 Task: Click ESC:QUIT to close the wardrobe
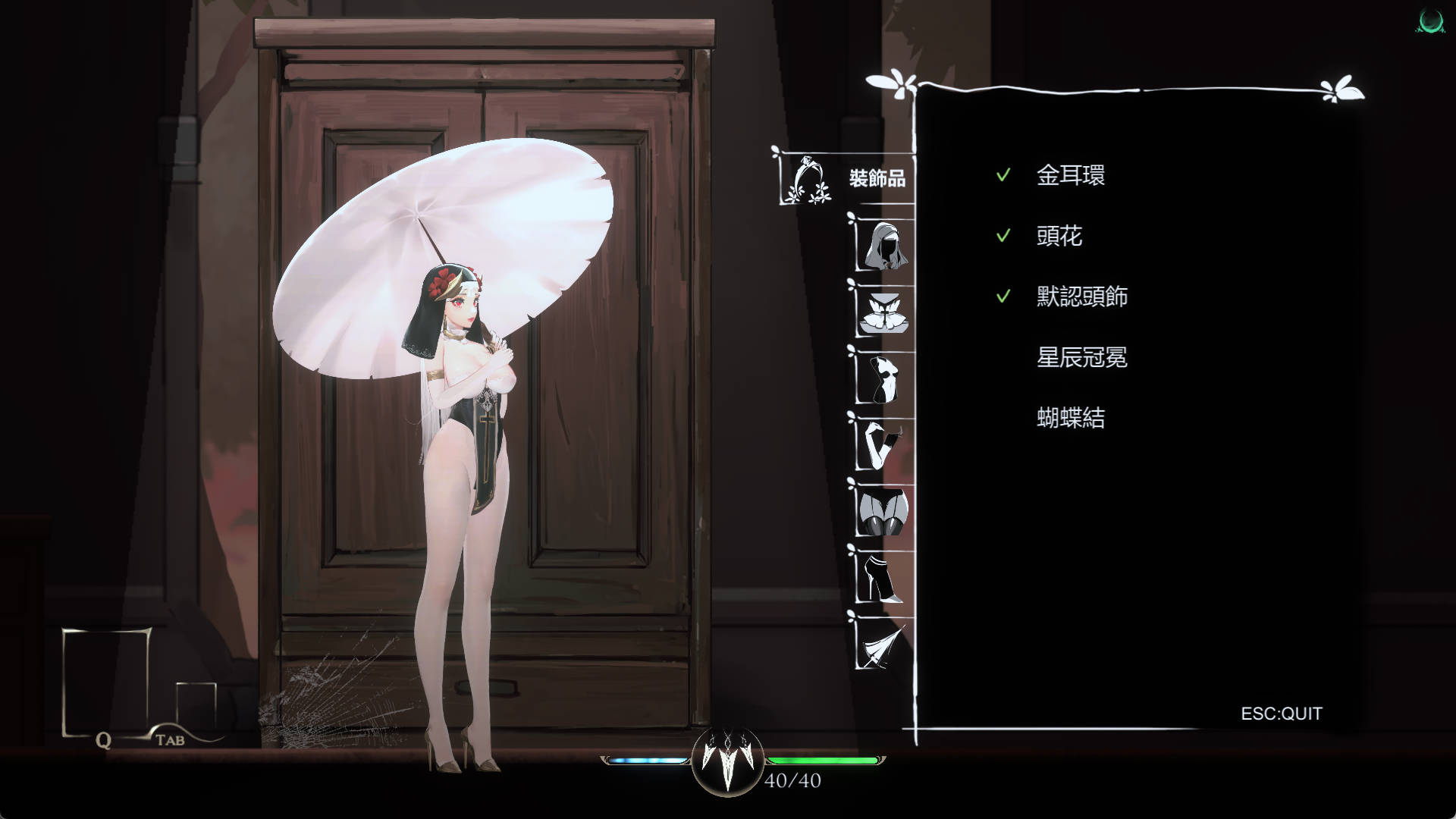(x=1281, y=713)
